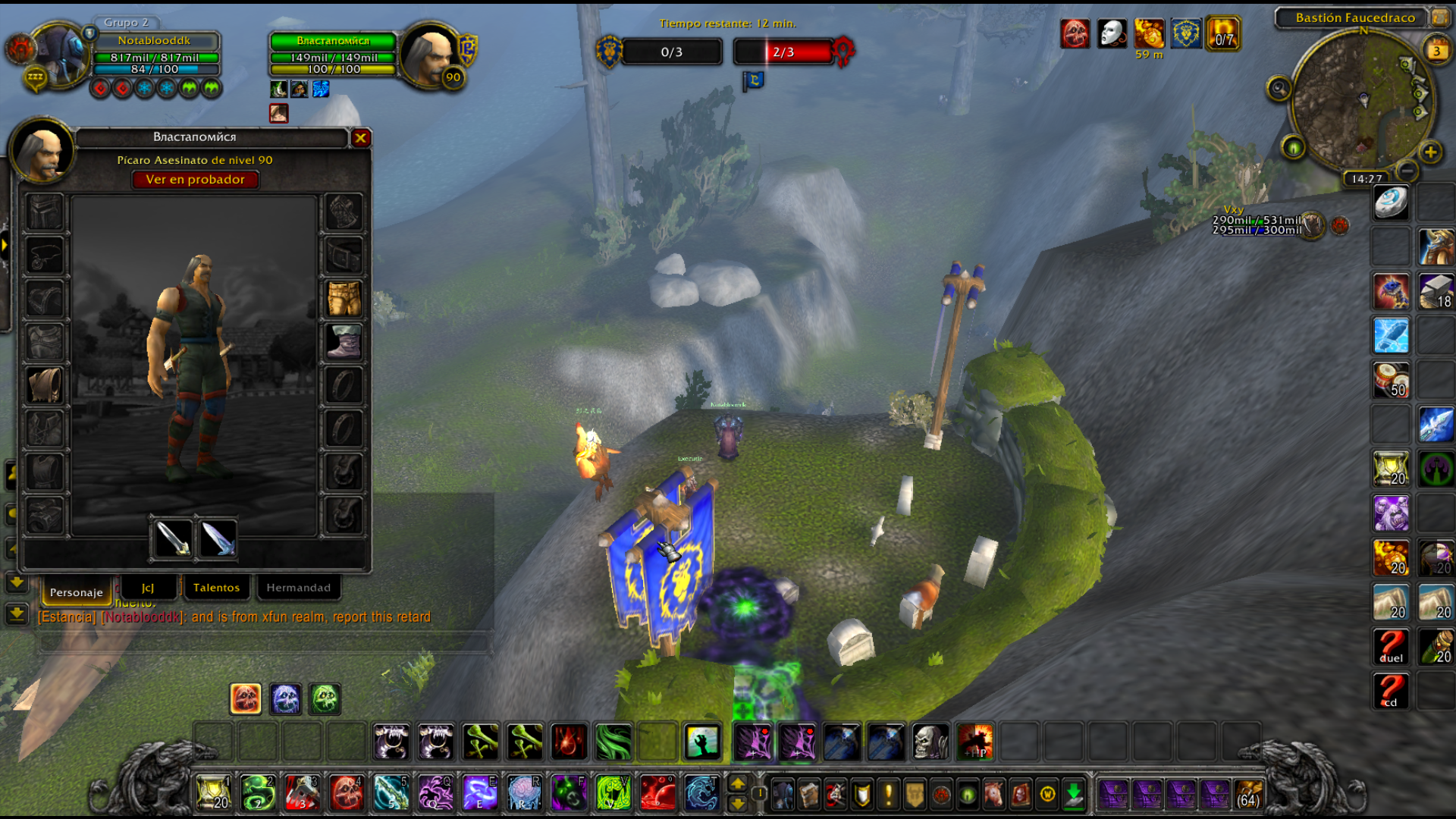Click the Notablooddk player portrait

tap(59, 55)
